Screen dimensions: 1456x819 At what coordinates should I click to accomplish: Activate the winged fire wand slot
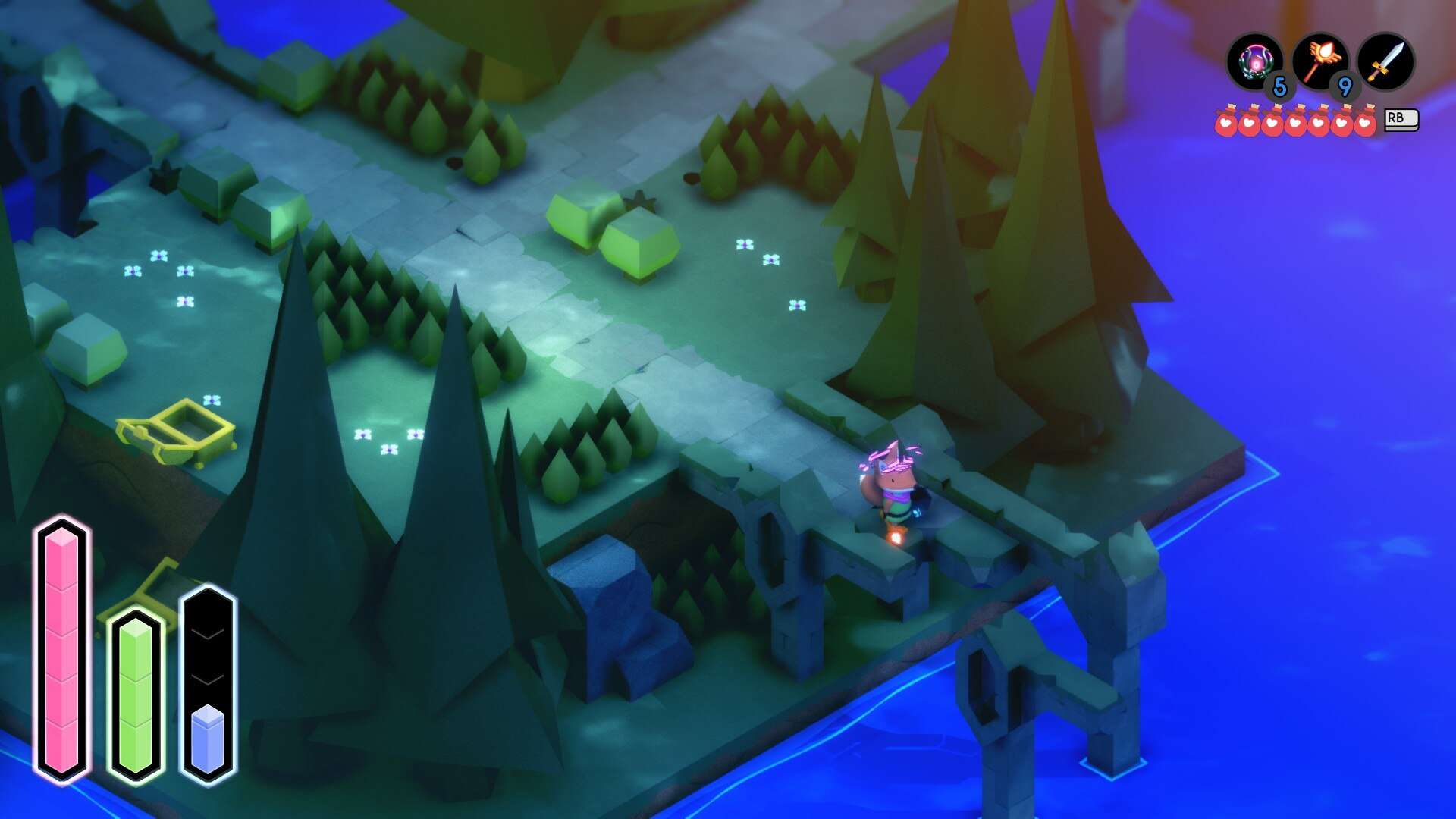point(1320,61)
